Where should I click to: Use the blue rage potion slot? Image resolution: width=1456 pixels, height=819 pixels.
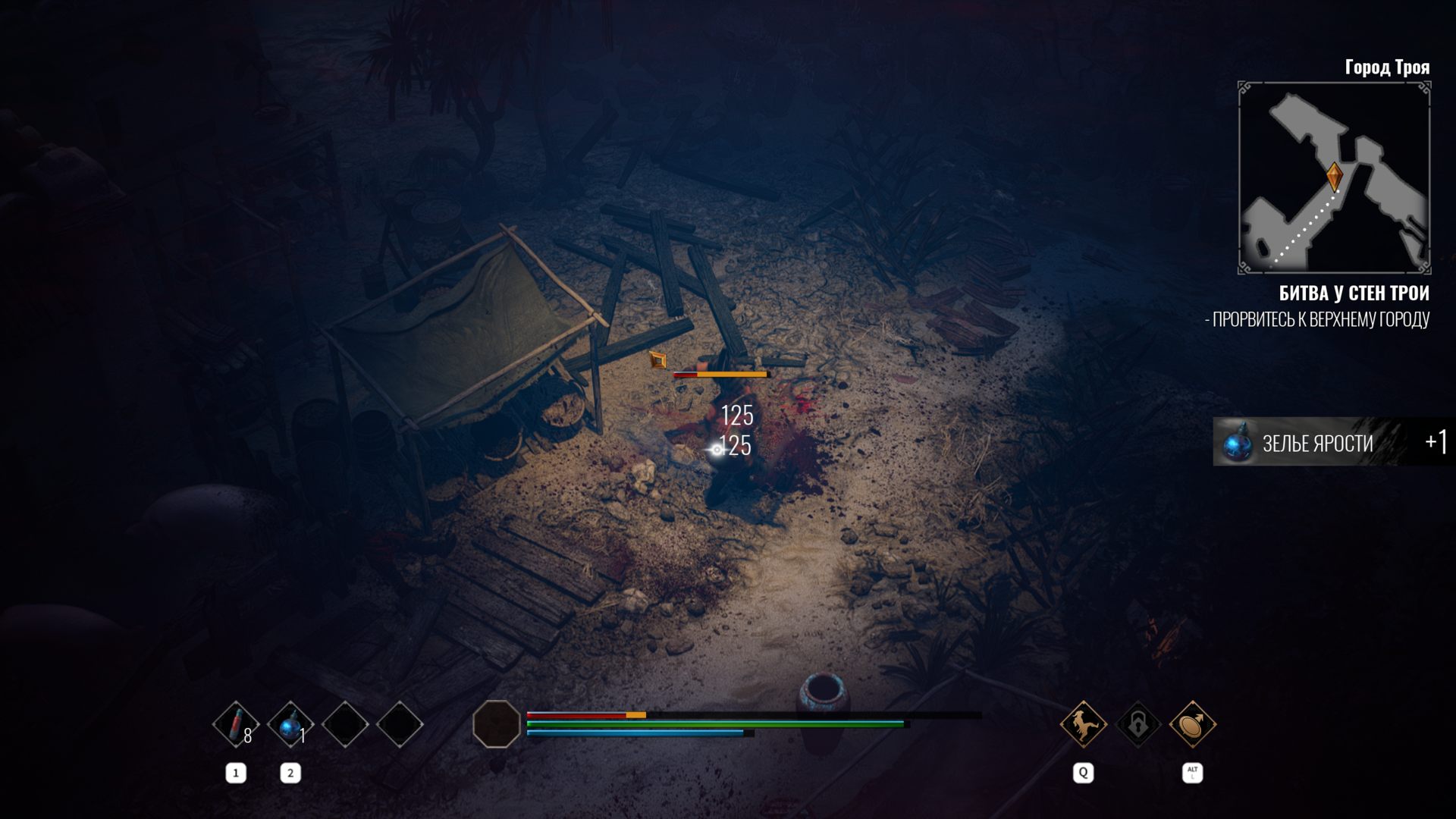point(290,724)
